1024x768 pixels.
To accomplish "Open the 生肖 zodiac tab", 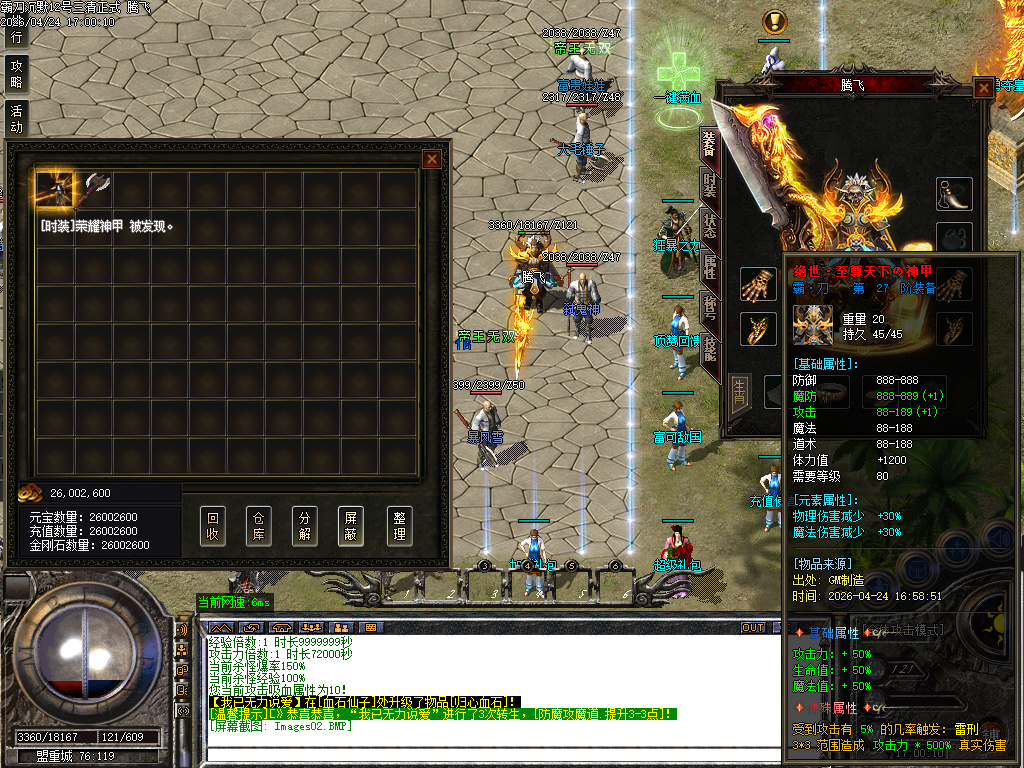I will (x=740, y=388).
